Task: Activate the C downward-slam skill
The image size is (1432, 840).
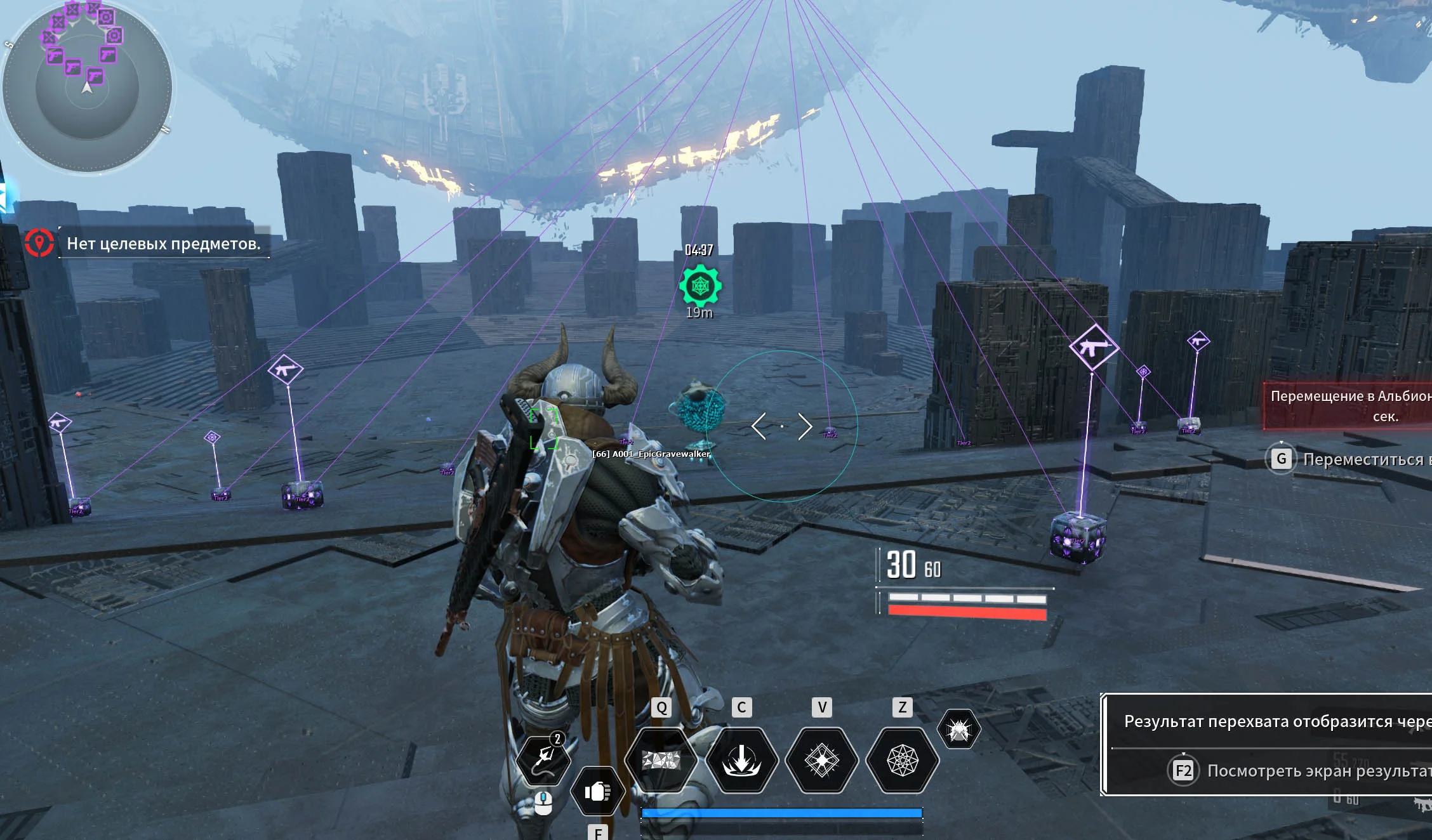Action: click(741, 759)
